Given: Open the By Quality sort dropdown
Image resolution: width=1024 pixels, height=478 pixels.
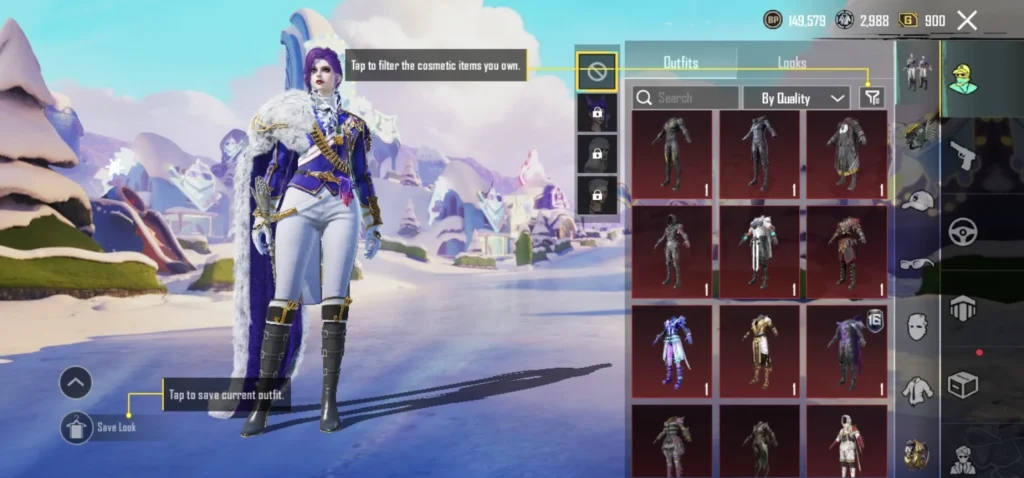Looking at the screenshot, I should coord(796,98).
